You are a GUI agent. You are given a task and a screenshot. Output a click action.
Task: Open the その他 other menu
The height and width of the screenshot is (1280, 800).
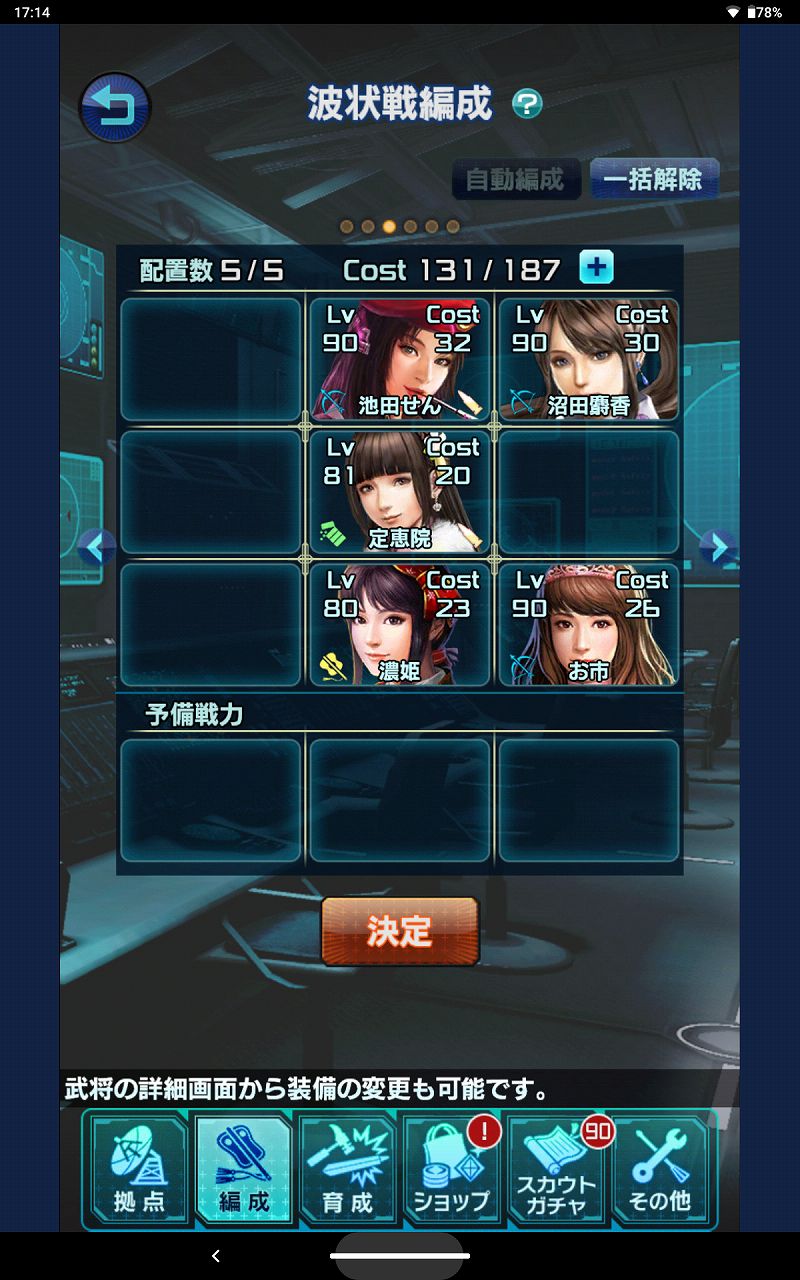point(660,1169)
